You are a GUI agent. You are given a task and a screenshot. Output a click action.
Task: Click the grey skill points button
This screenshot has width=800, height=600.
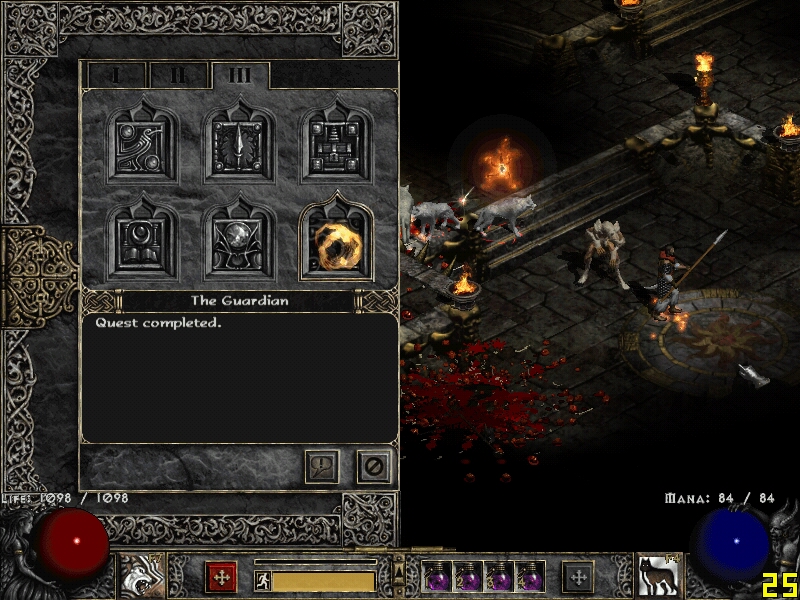[x=578, y=577]
